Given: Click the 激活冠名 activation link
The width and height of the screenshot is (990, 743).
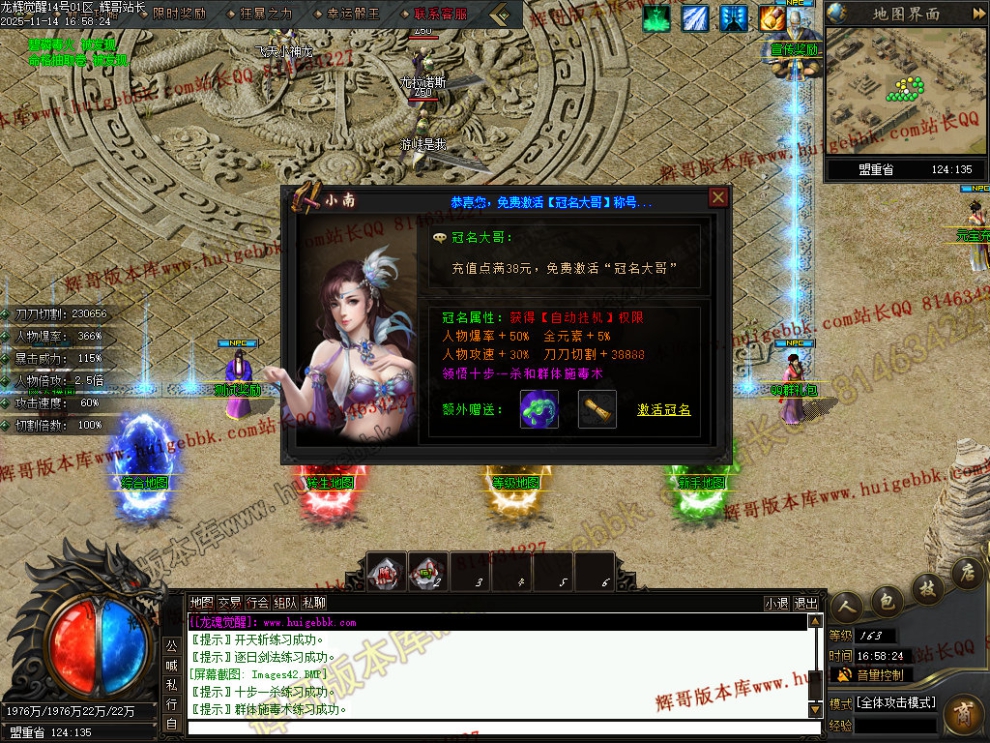Looking at the screenshot, I should pyautogui.click(x=664, y=410).
